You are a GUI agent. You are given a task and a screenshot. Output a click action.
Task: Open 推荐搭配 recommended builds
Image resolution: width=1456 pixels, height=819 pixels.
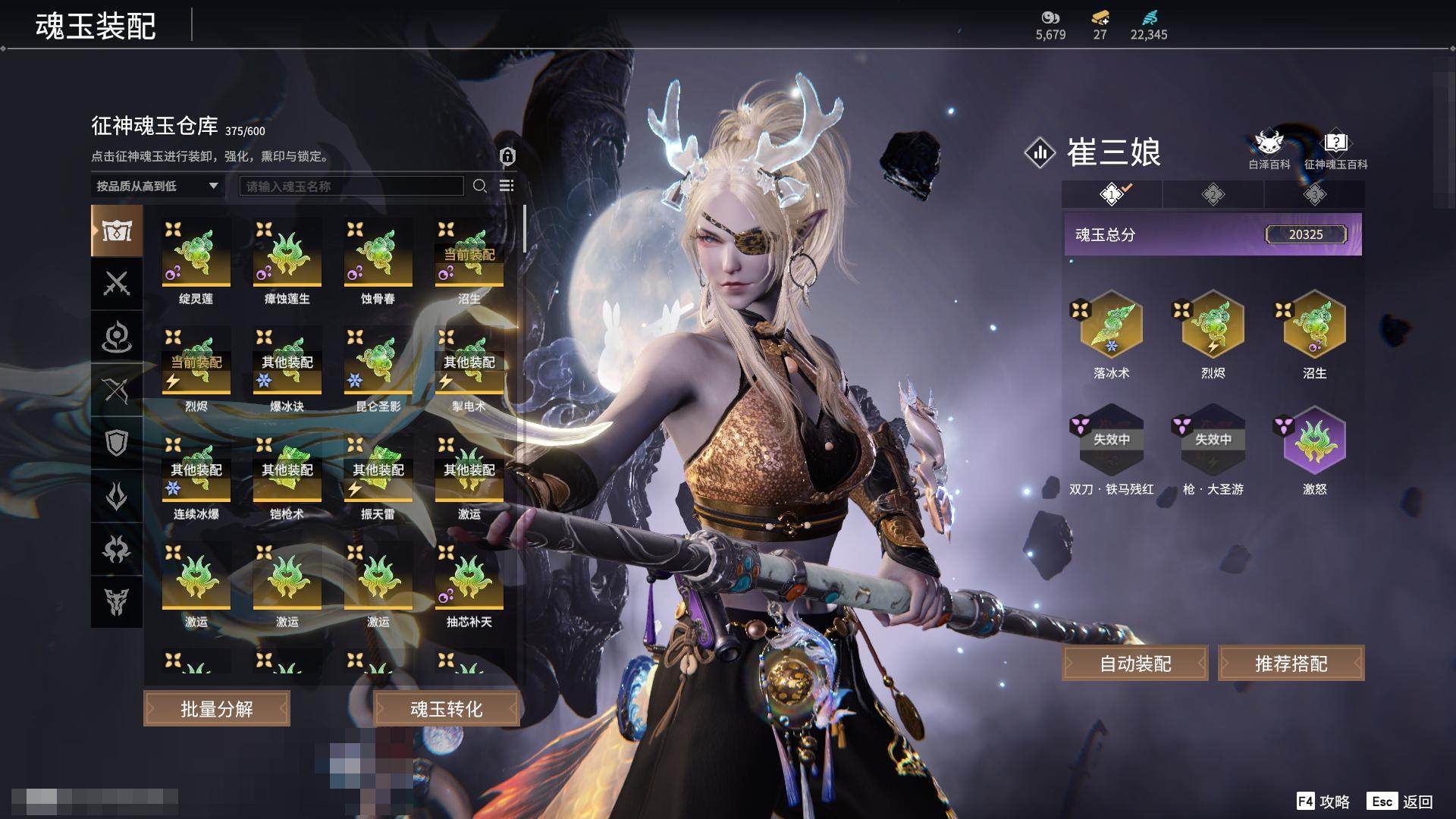1291,664
